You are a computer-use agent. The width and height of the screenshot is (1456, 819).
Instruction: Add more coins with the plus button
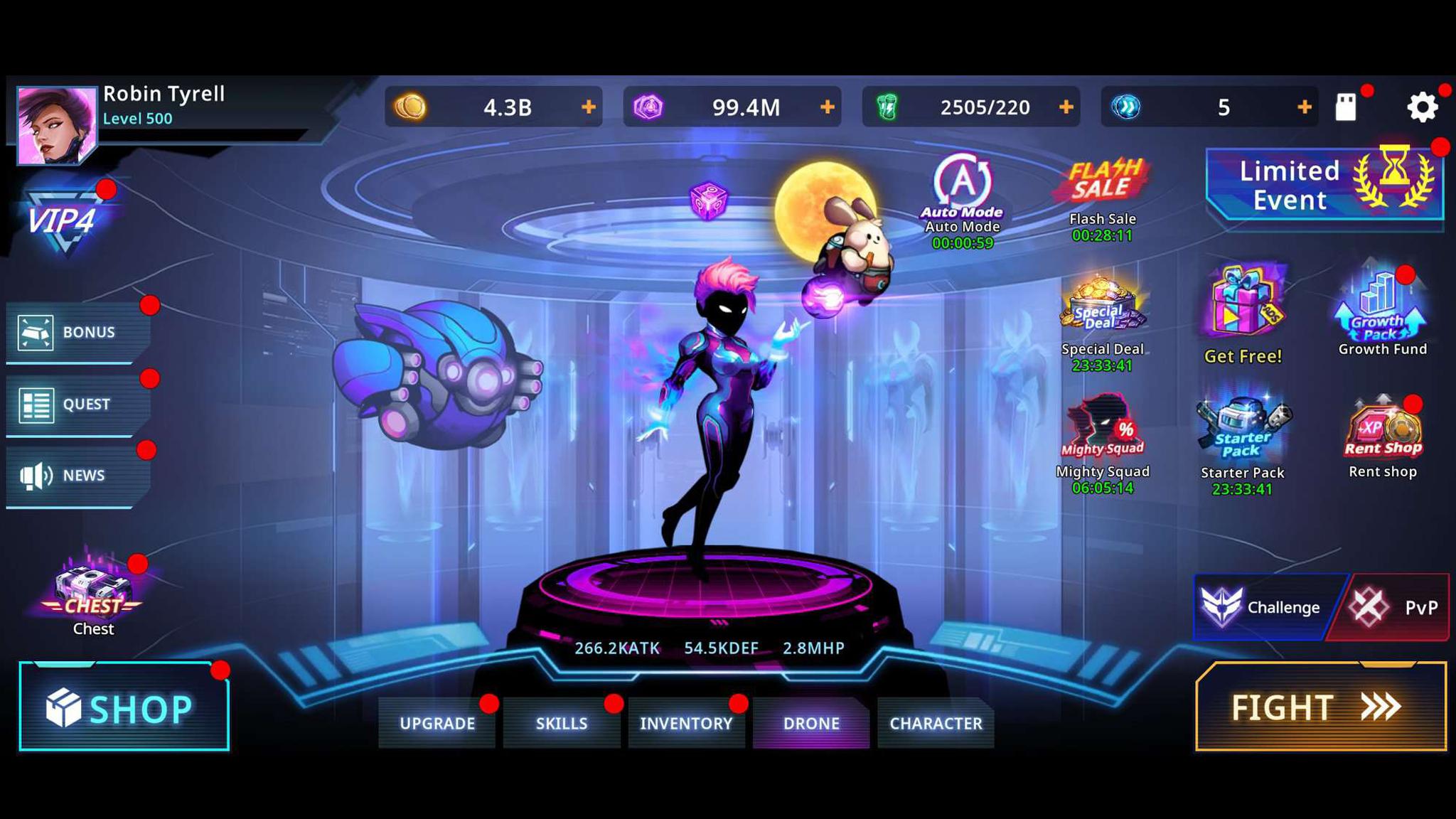point(588,107)
